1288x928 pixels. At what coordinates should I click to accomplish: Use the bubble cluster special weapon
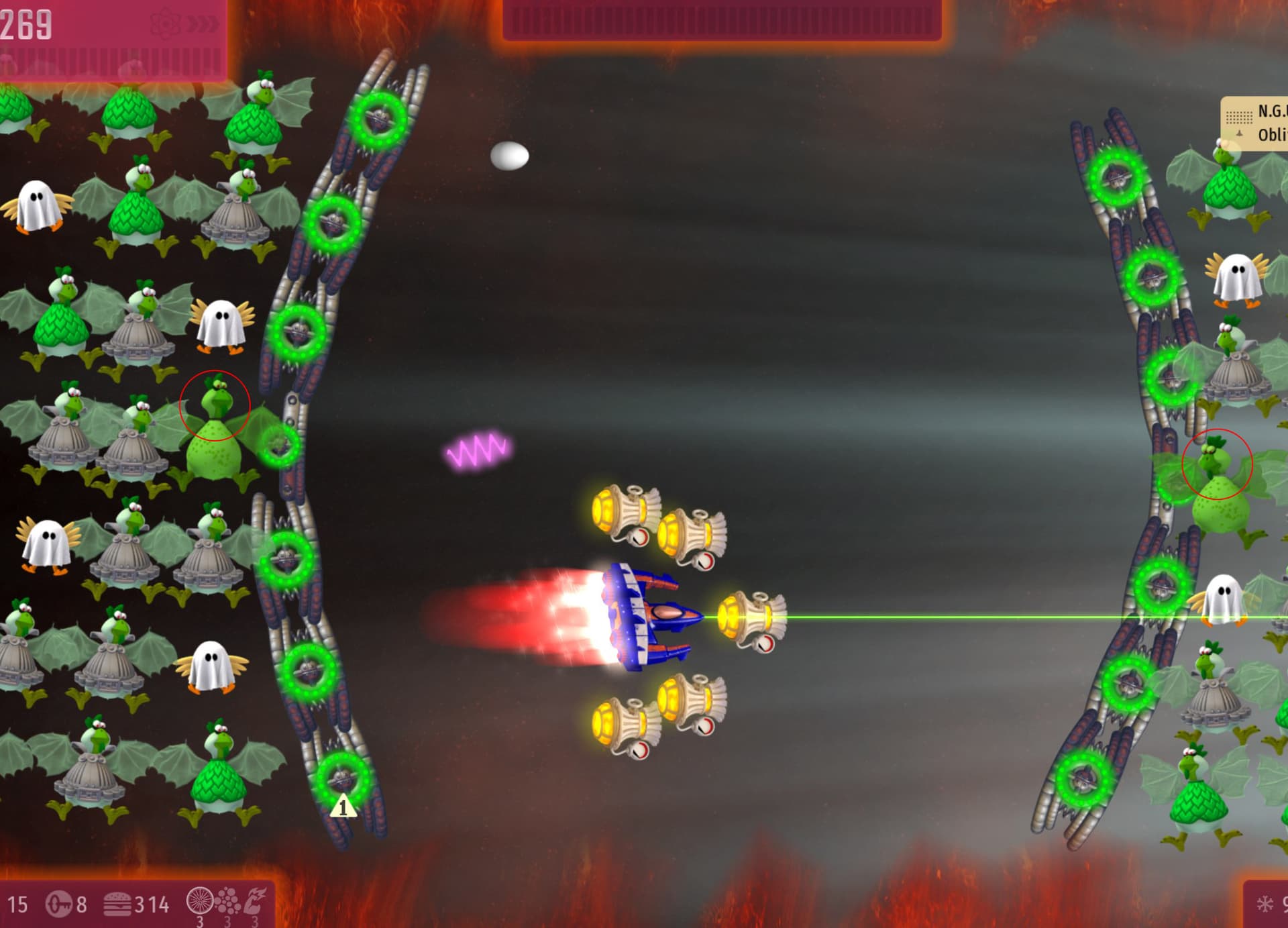[x=228, y=901]
